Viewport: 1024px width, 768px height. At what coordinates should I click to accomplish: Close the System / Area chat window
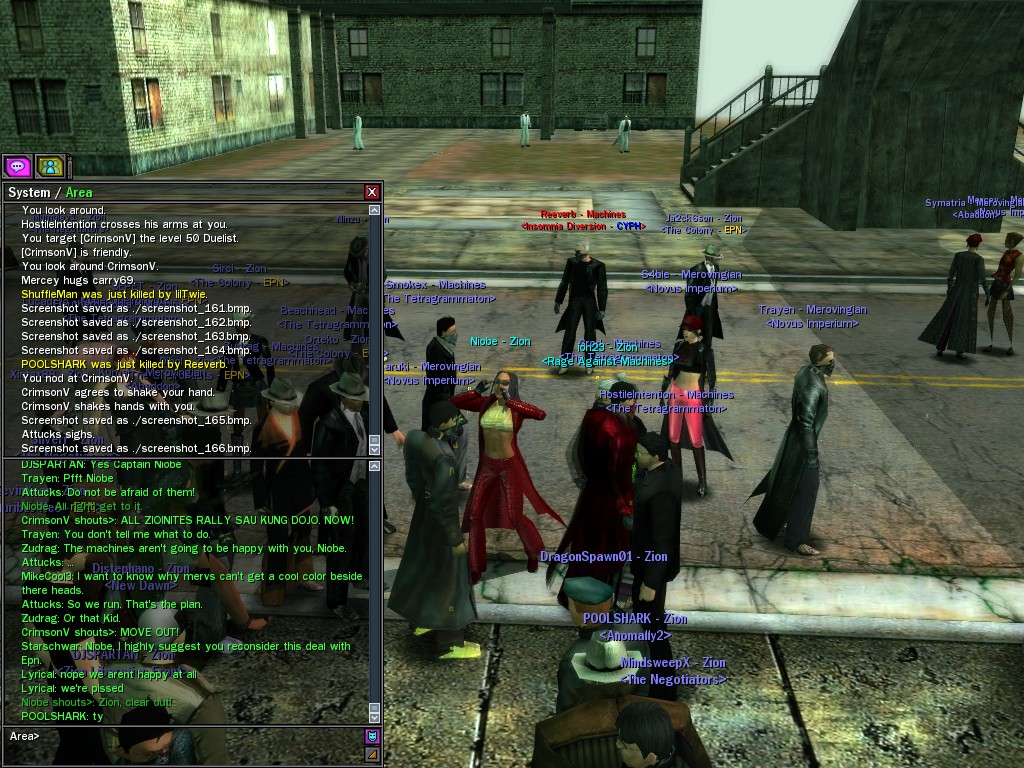click(372, 192)
